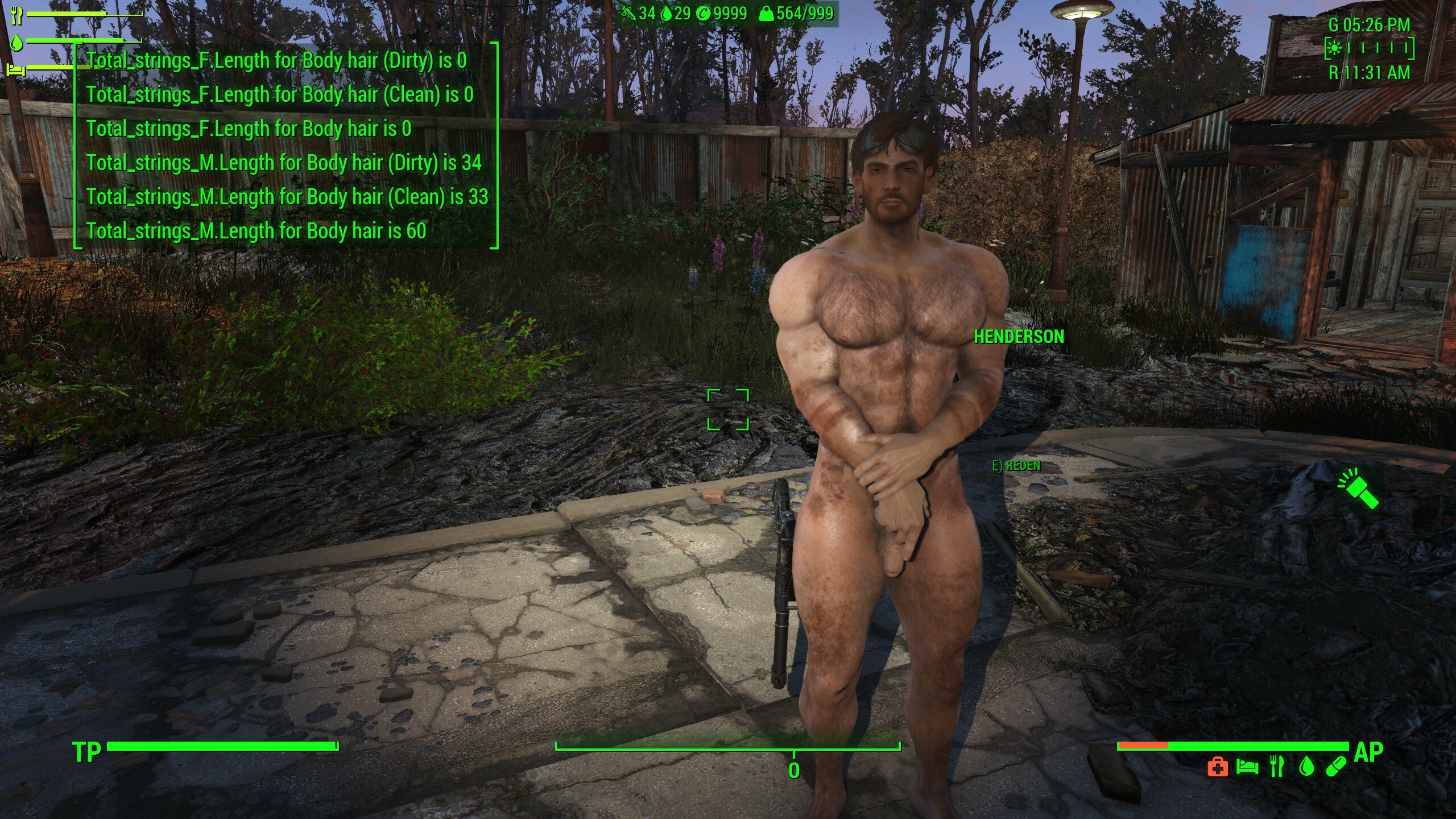Click the red medkit icon
Viewport: 1456px width, 819px height.
coord(1217,768)
